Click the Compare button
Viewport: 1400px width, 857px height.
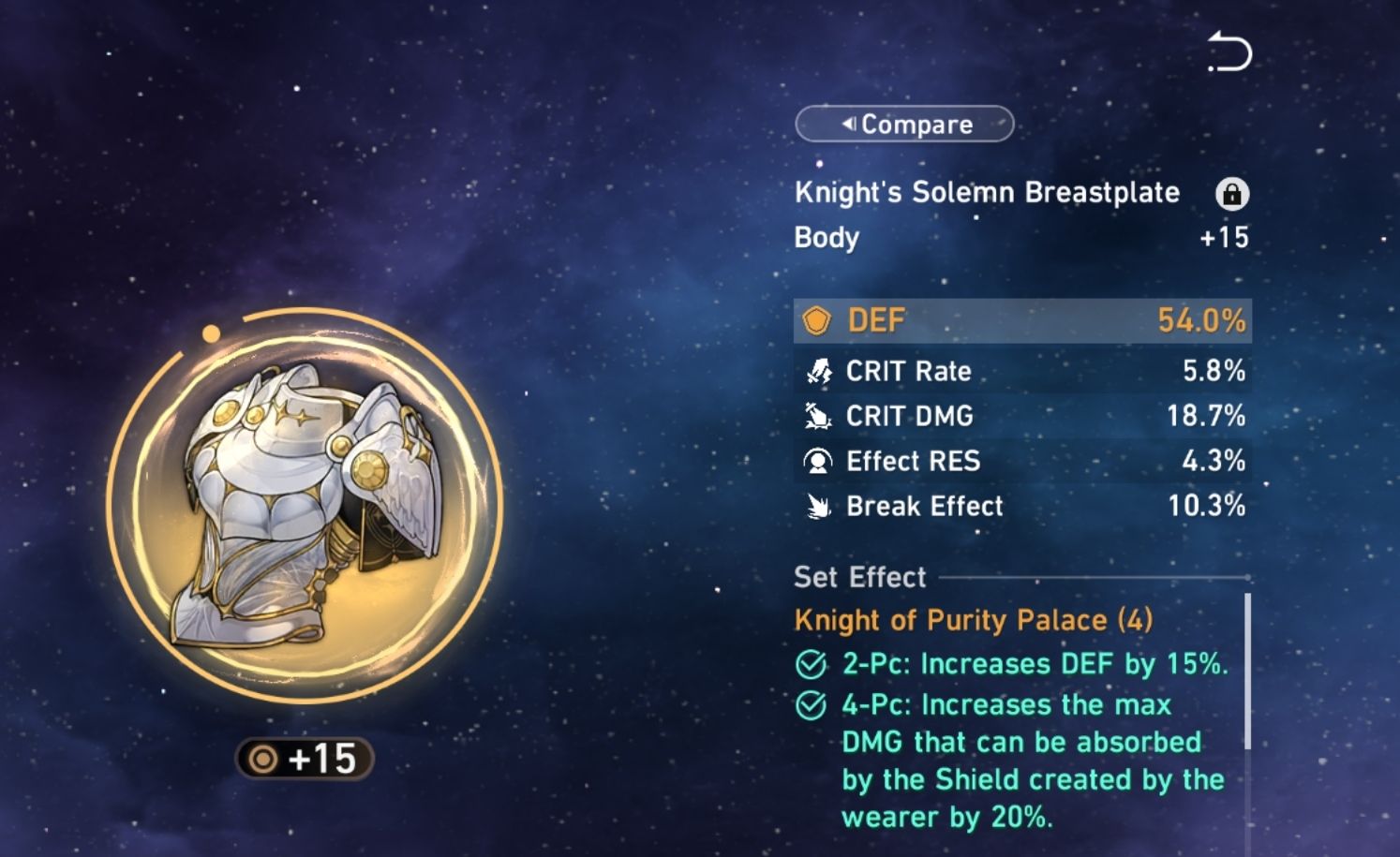(x=903, y=124)
